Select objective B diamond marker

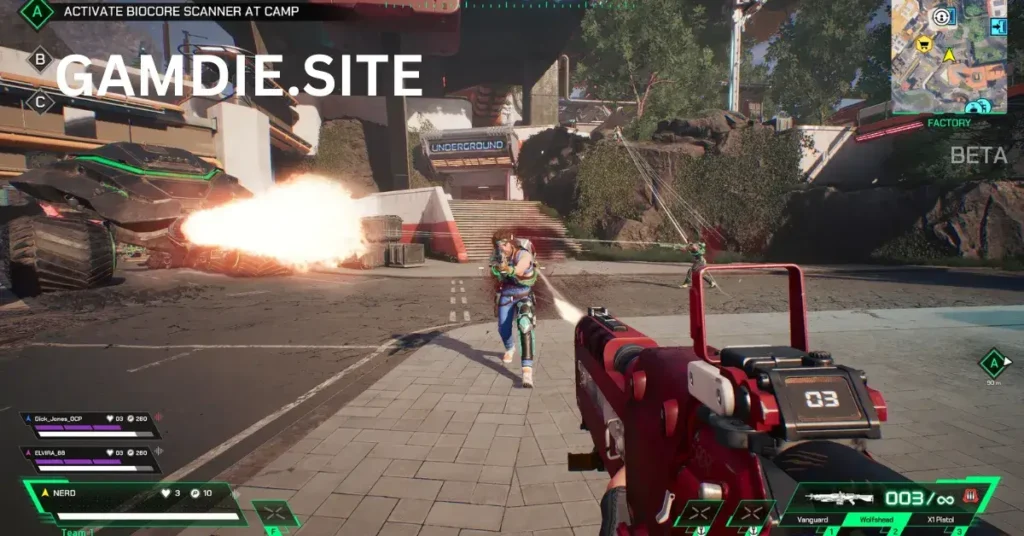[x=39, y=59]
